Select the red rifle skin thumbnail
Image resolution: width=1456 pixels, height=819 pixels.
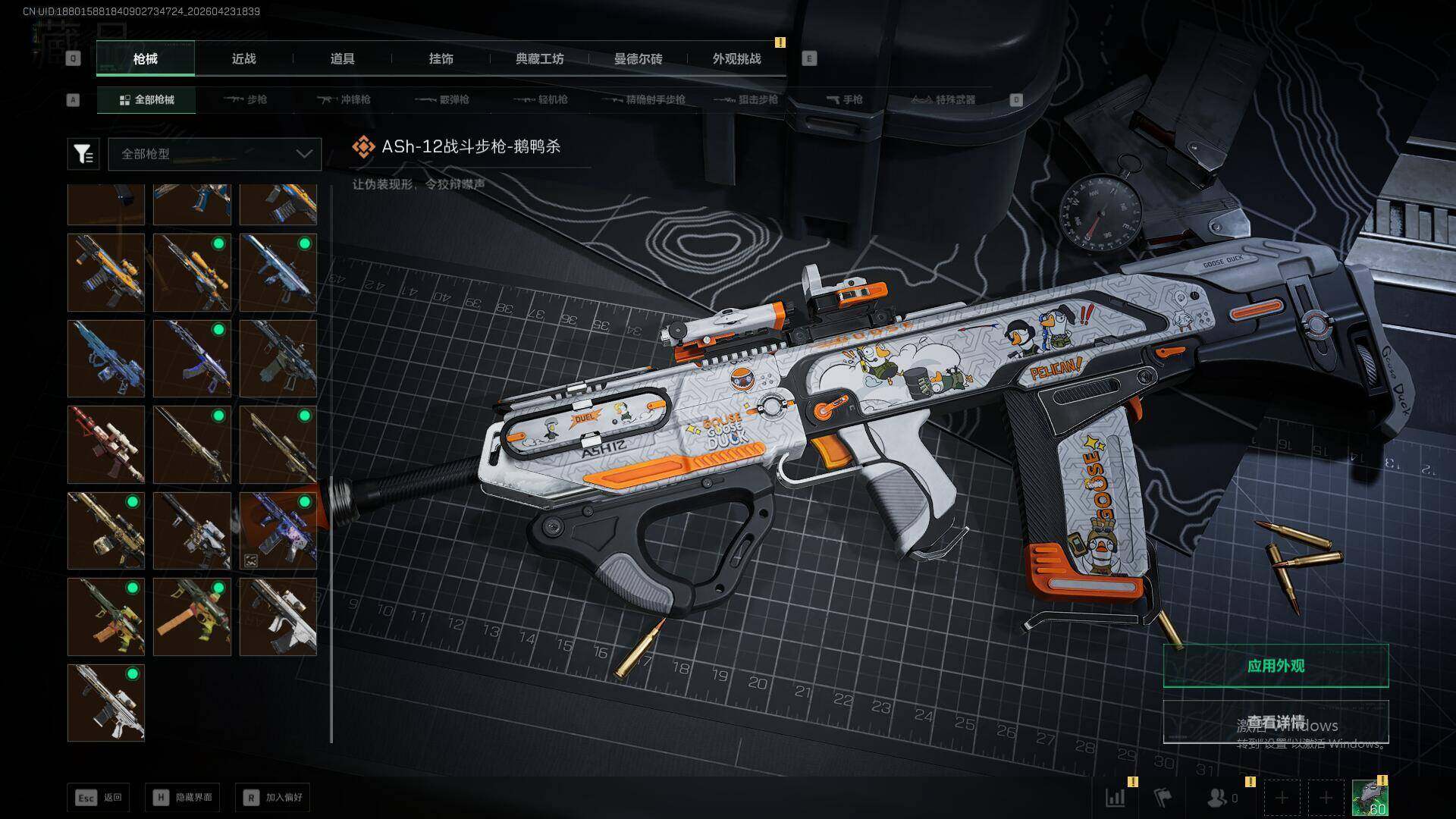106,444
